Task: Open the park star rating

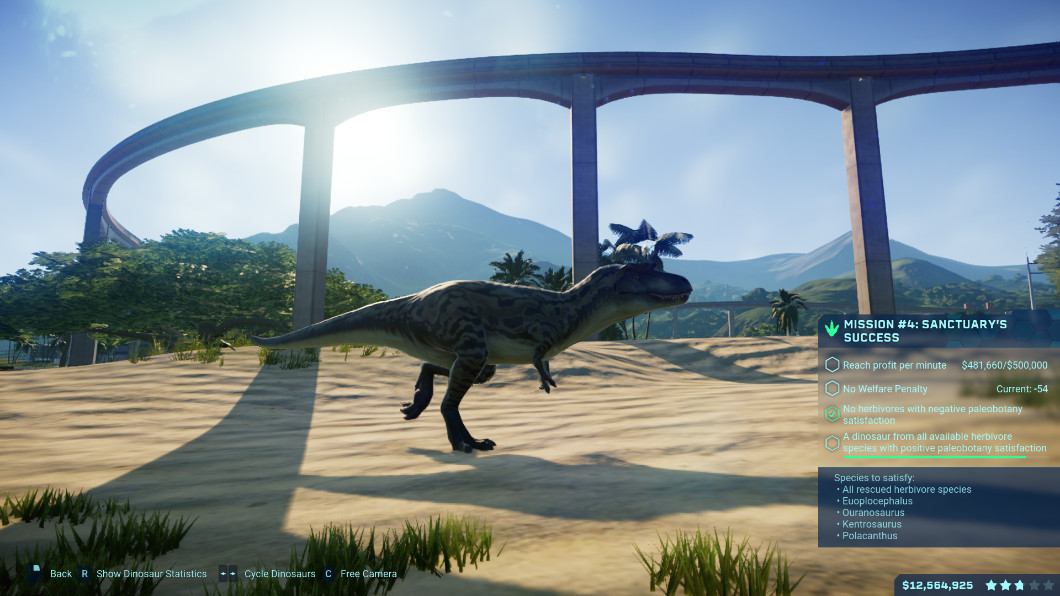Action: (x=1018, y=585)
